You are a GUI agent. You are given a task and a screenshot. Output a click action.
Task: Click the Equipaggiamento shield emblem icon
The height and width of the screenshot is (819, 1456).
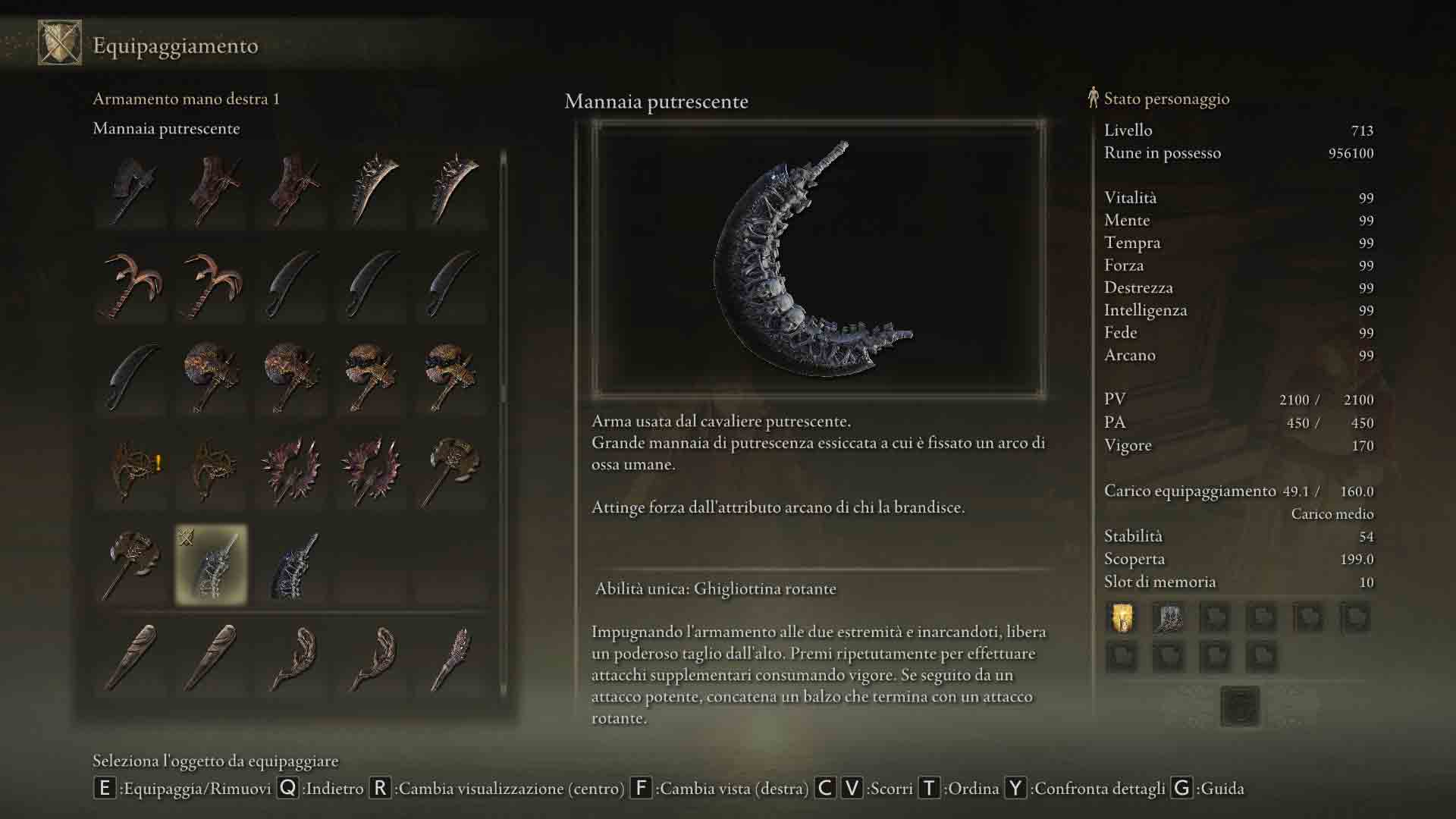click(x=60, y=43)
